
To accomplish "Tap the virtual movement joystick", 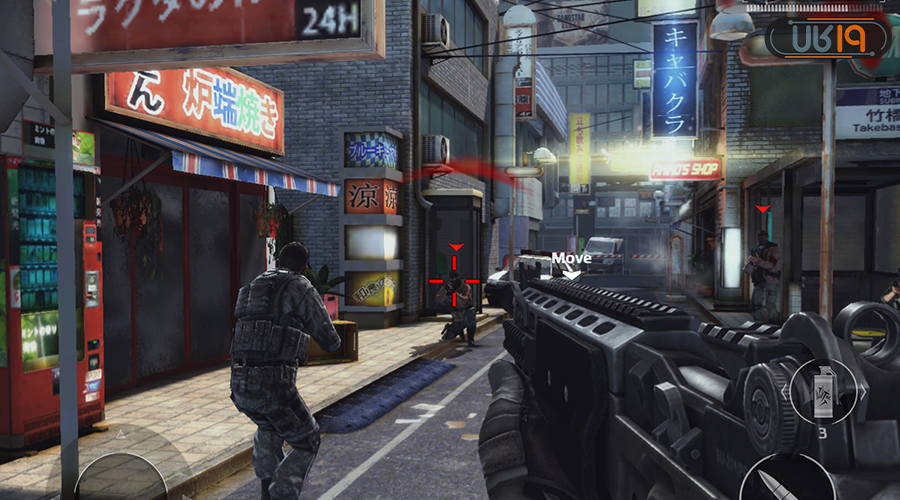I will [x=121, y=478].
